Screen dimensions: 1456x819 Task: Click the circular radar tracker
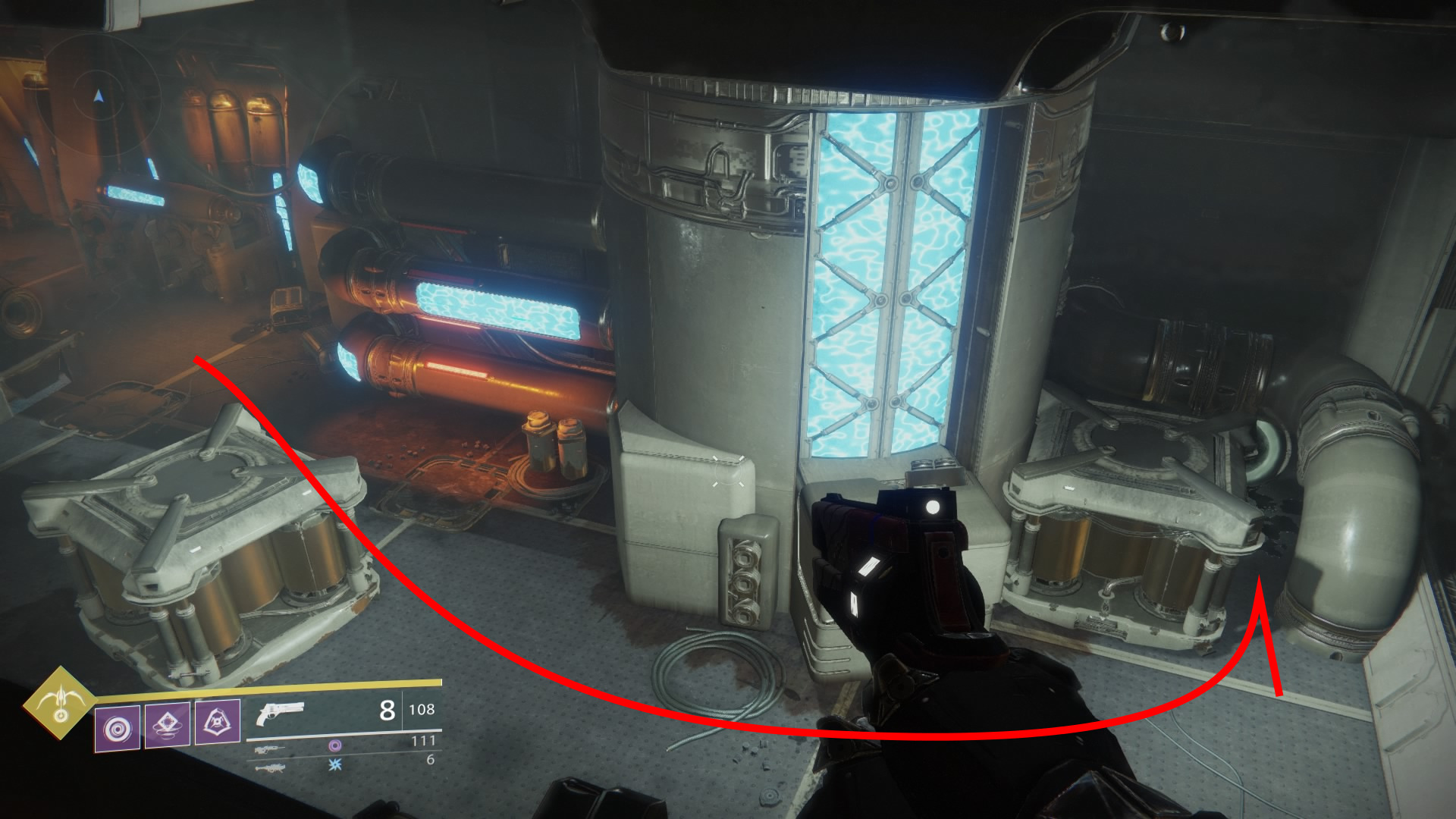pos(99,97)
